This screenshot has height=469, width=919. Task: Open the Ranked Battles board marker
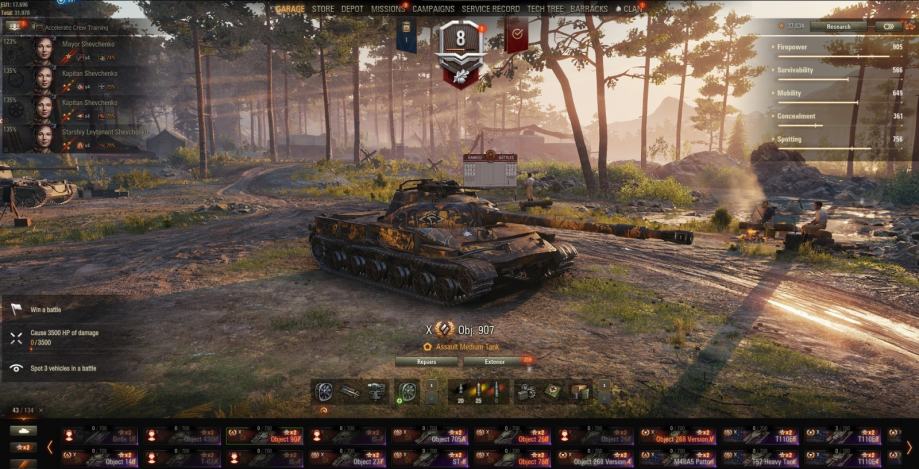[x=490, y=170]
